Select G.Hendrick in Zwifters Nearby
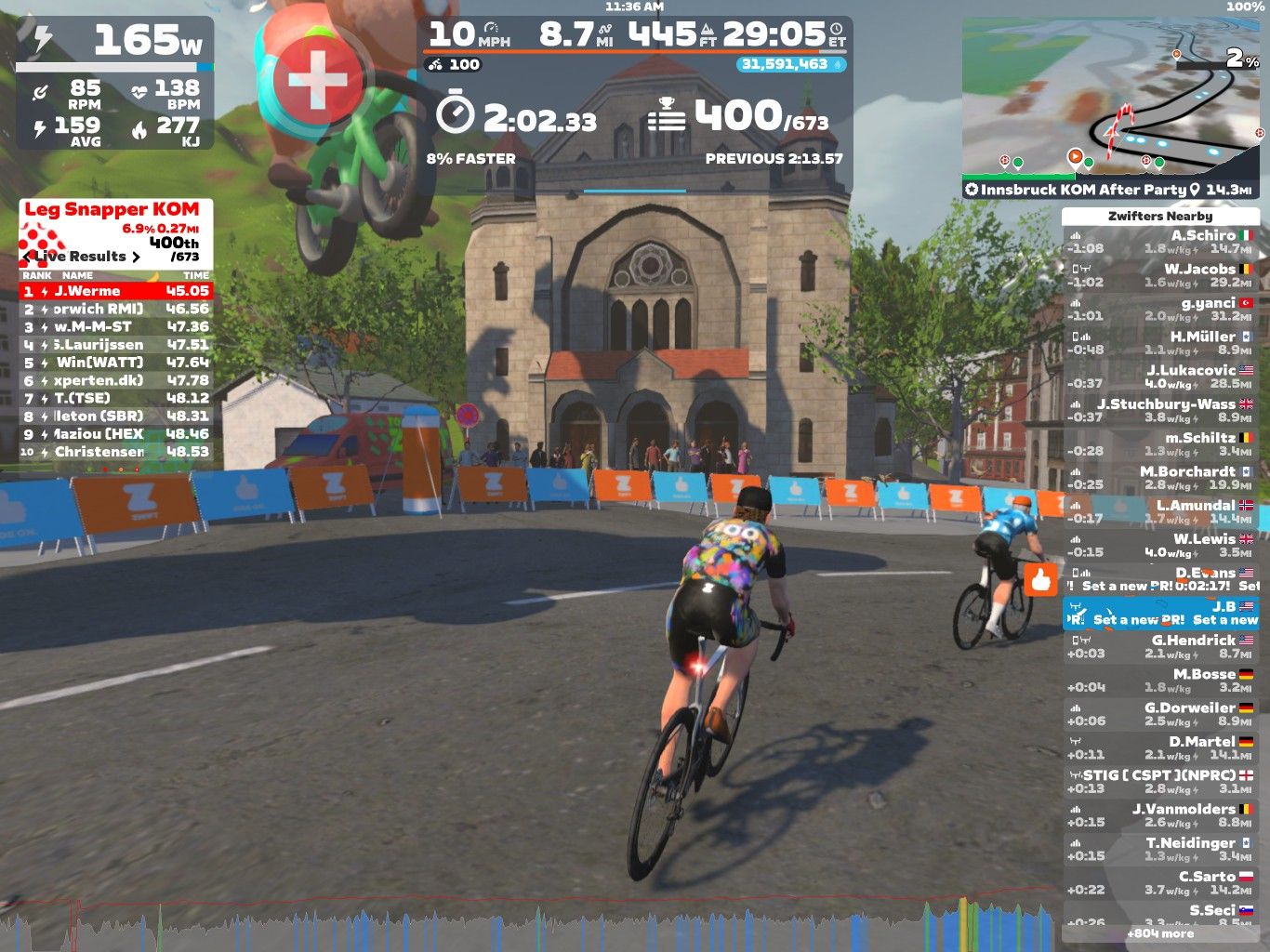 click(1160, 647)
